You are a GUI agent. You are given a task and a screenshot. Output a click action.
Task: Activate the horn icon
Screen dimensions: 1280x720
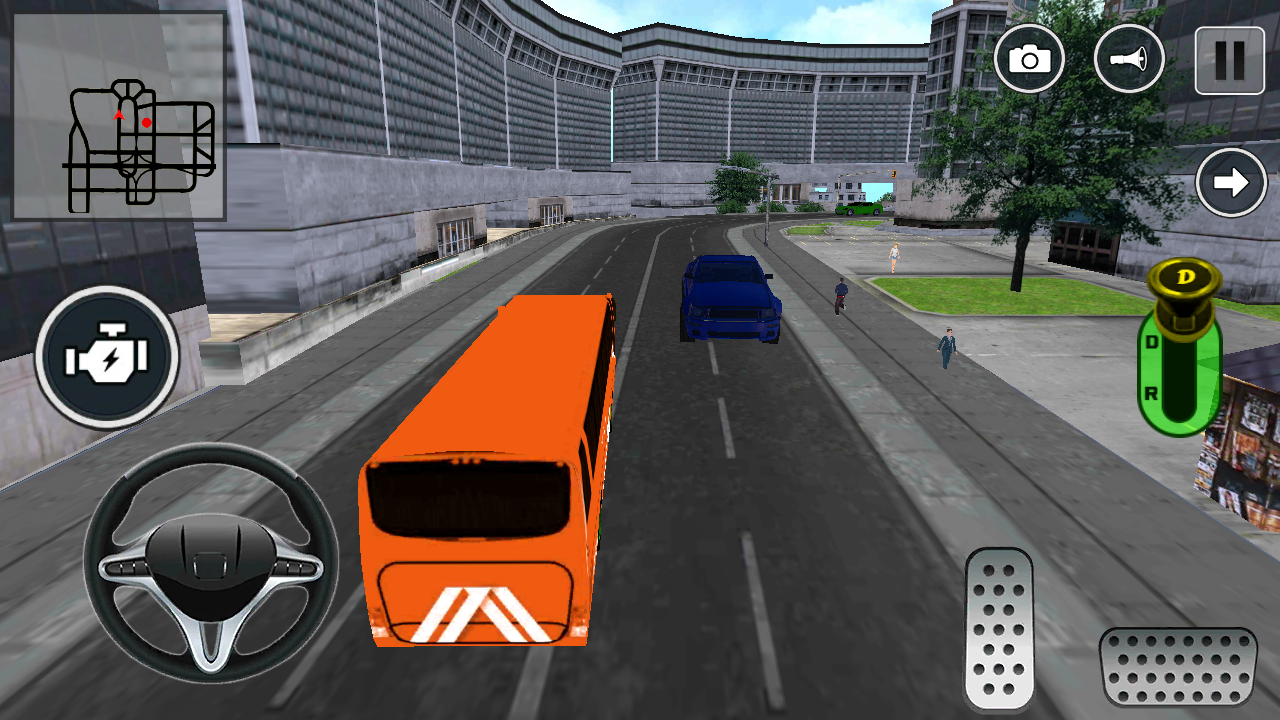(1128, 60)
